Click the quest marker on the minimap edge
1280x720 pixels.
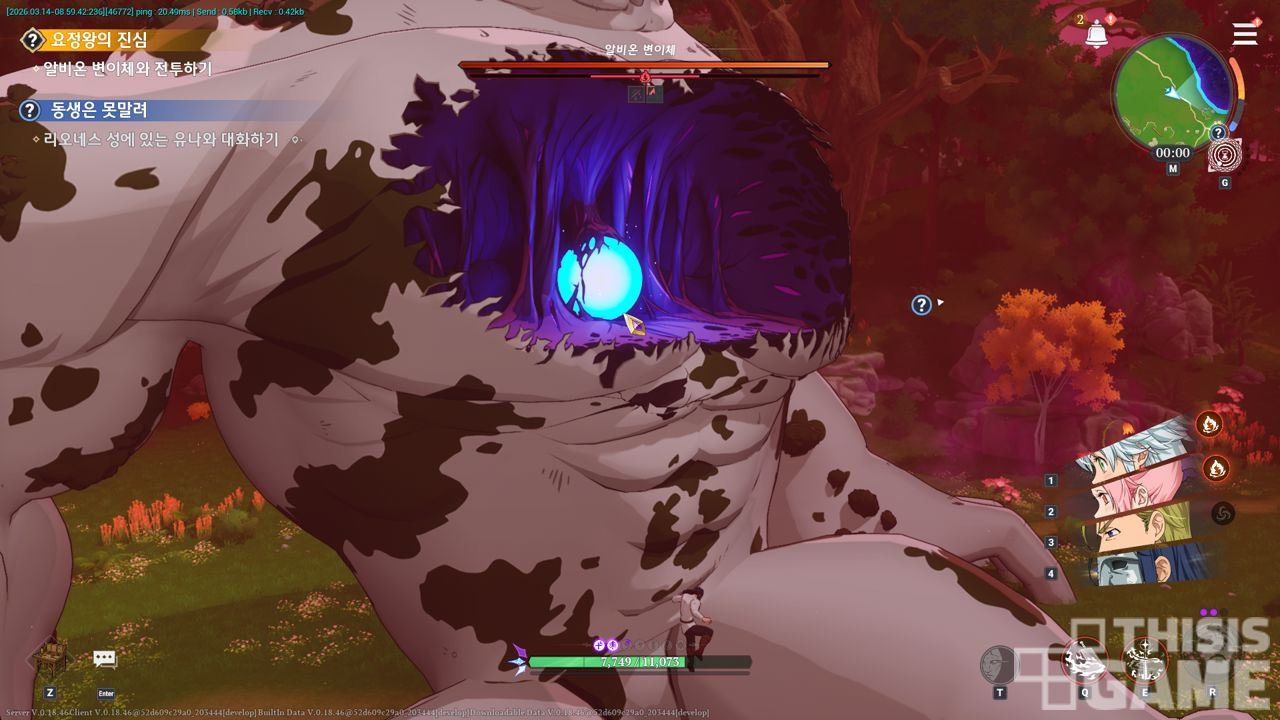pyautogui.click(x=1218, y=133)
